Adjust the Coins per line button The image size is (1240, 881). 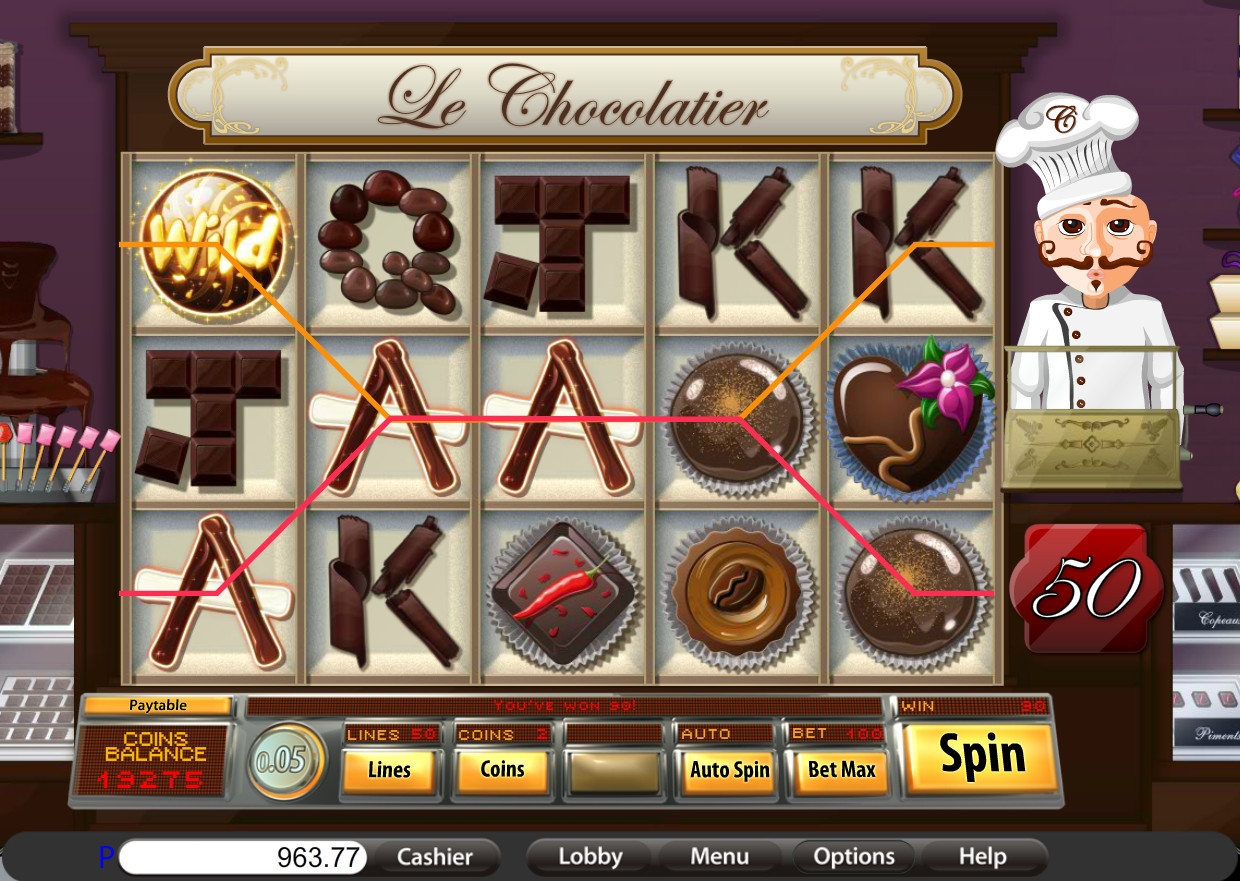(502, 769)
